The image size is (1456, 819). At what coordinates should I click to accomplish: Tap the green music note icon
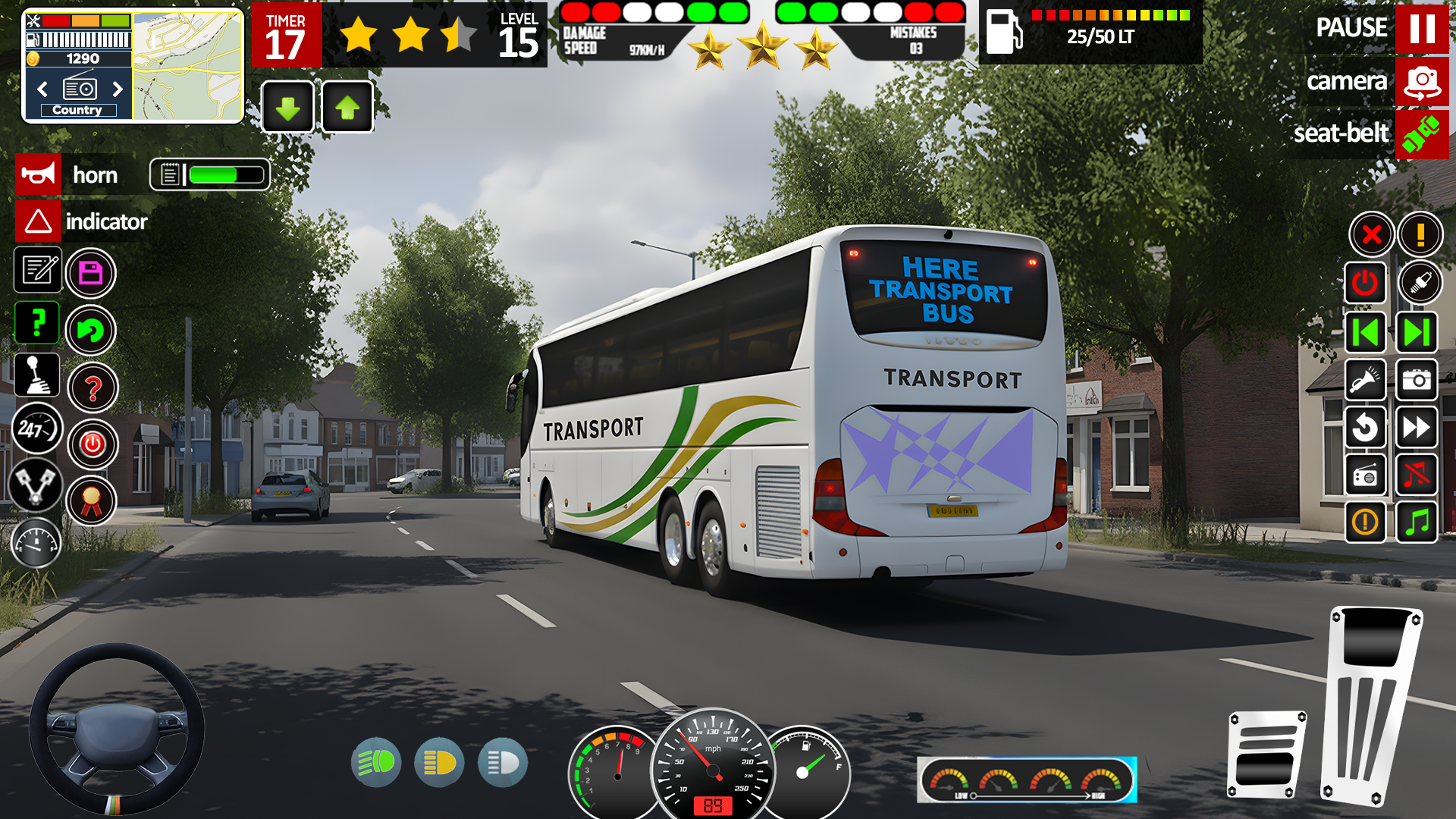1417,523
